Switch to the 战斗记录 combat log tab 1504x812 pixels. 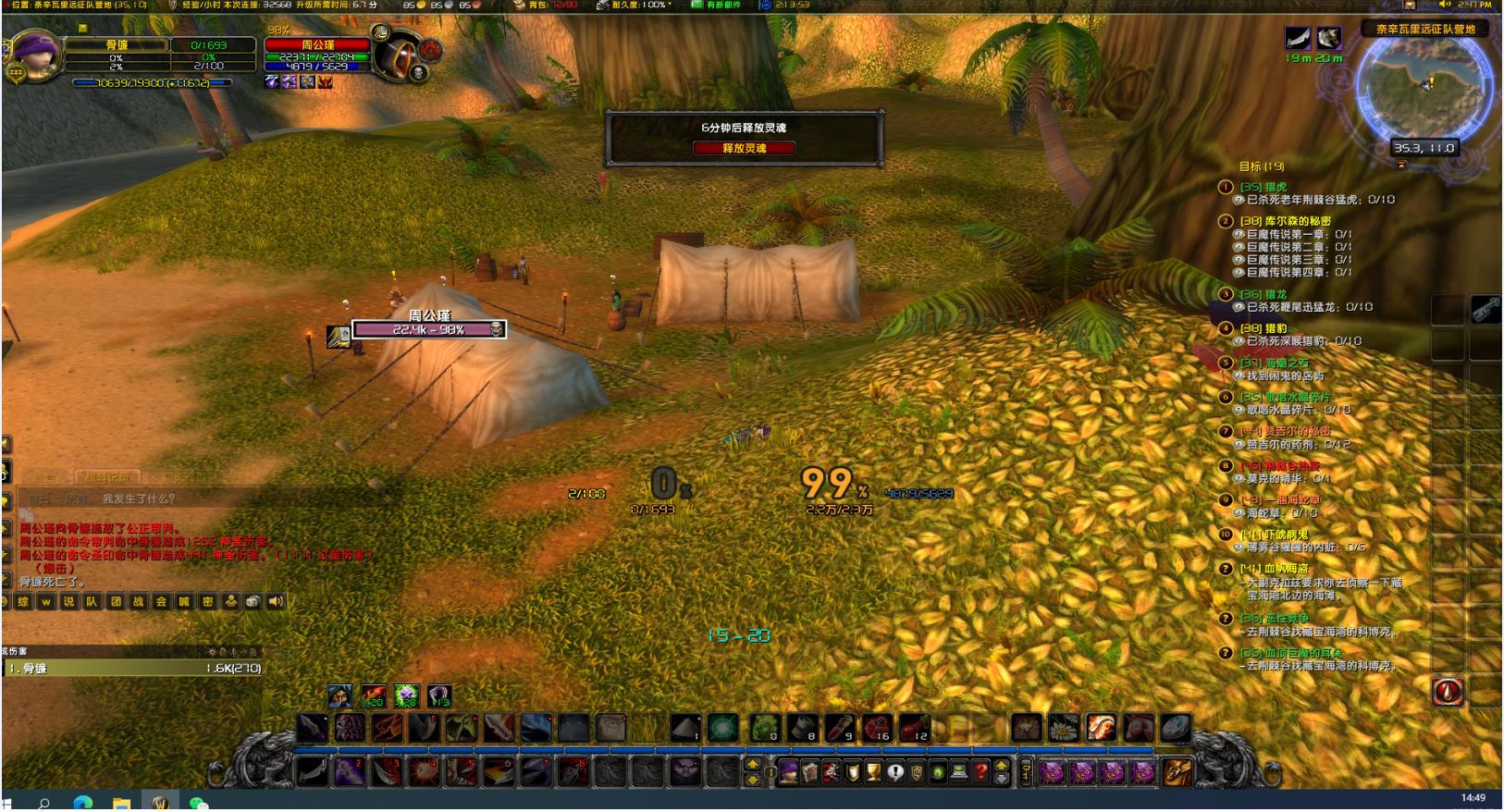tap(108, 477)
